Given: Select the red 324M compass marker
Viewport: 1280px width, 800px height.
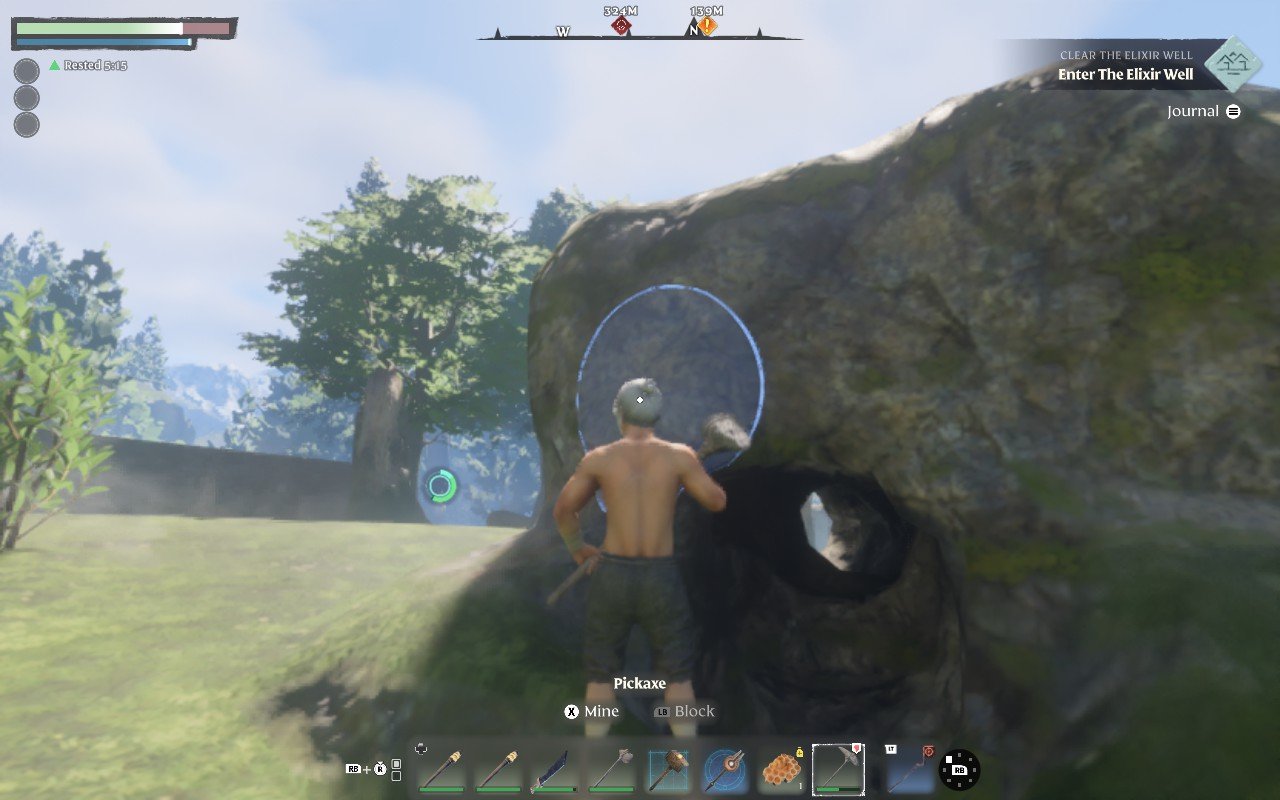Looking at the screenshot, I should tap(621, 26).
